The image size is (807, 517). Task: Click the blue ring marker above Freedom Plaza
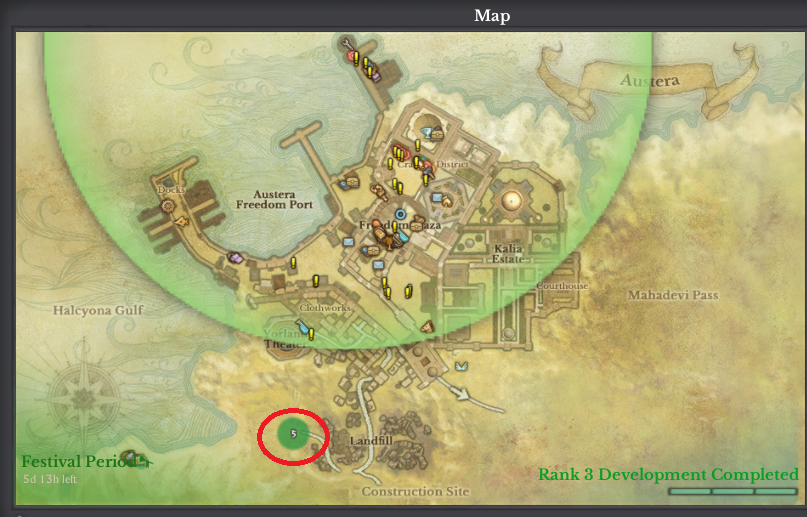click(x=401, y=213)
